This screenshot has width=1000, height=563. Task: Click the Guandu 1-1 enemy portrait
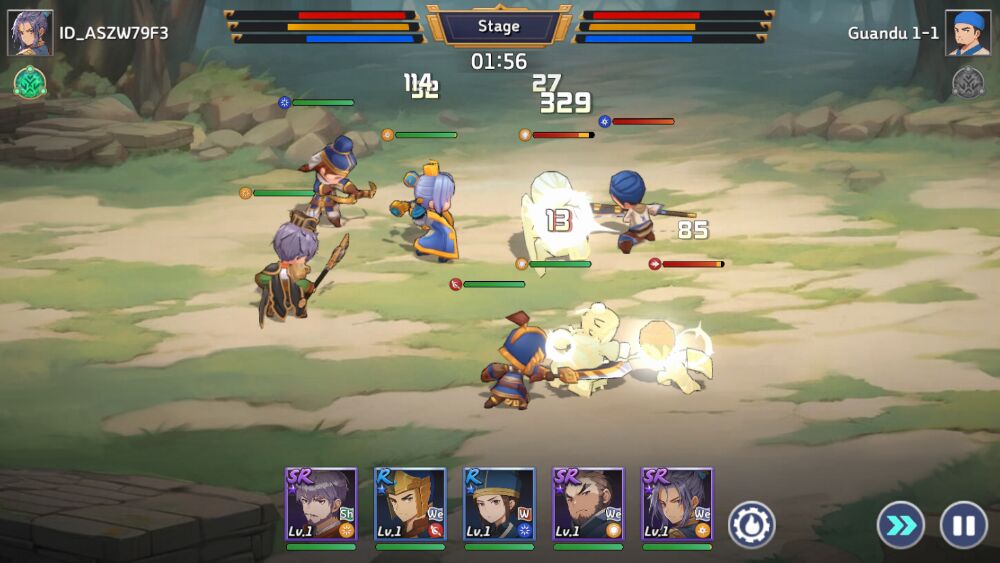click(968, 33)
